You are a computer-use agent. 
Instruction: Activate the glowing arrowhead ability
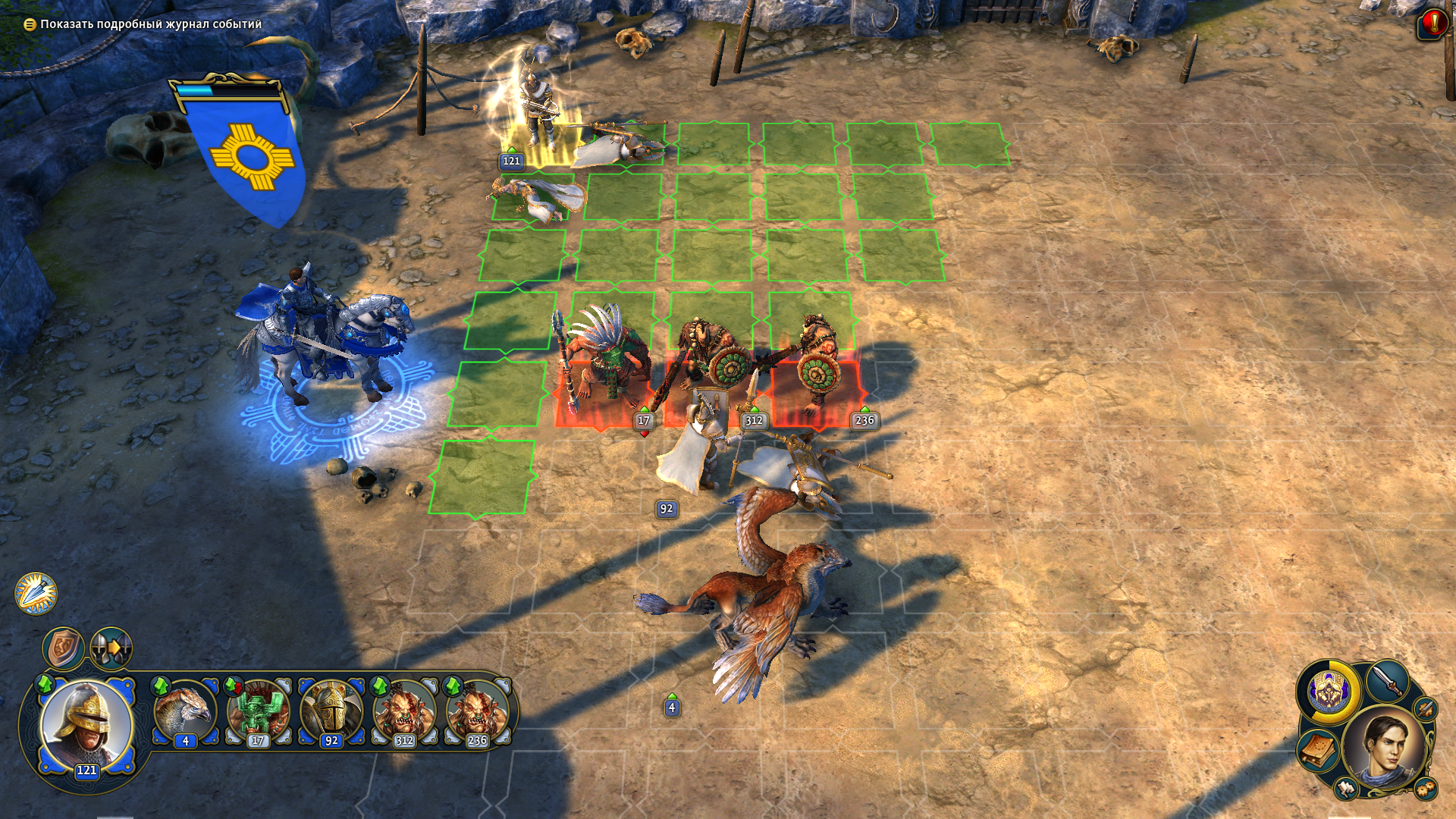pos(36,593)
